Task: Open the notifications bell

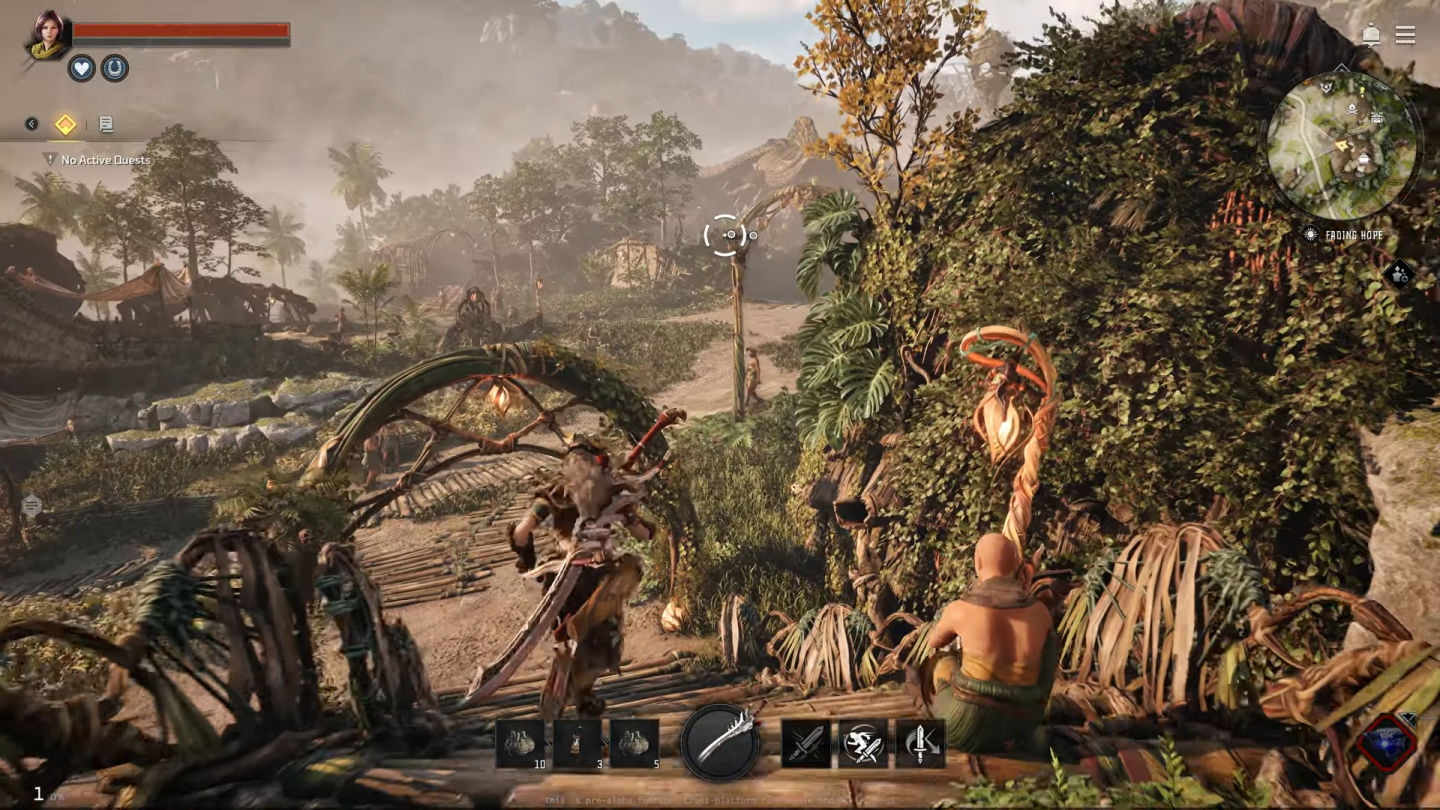Action: 1371,36
